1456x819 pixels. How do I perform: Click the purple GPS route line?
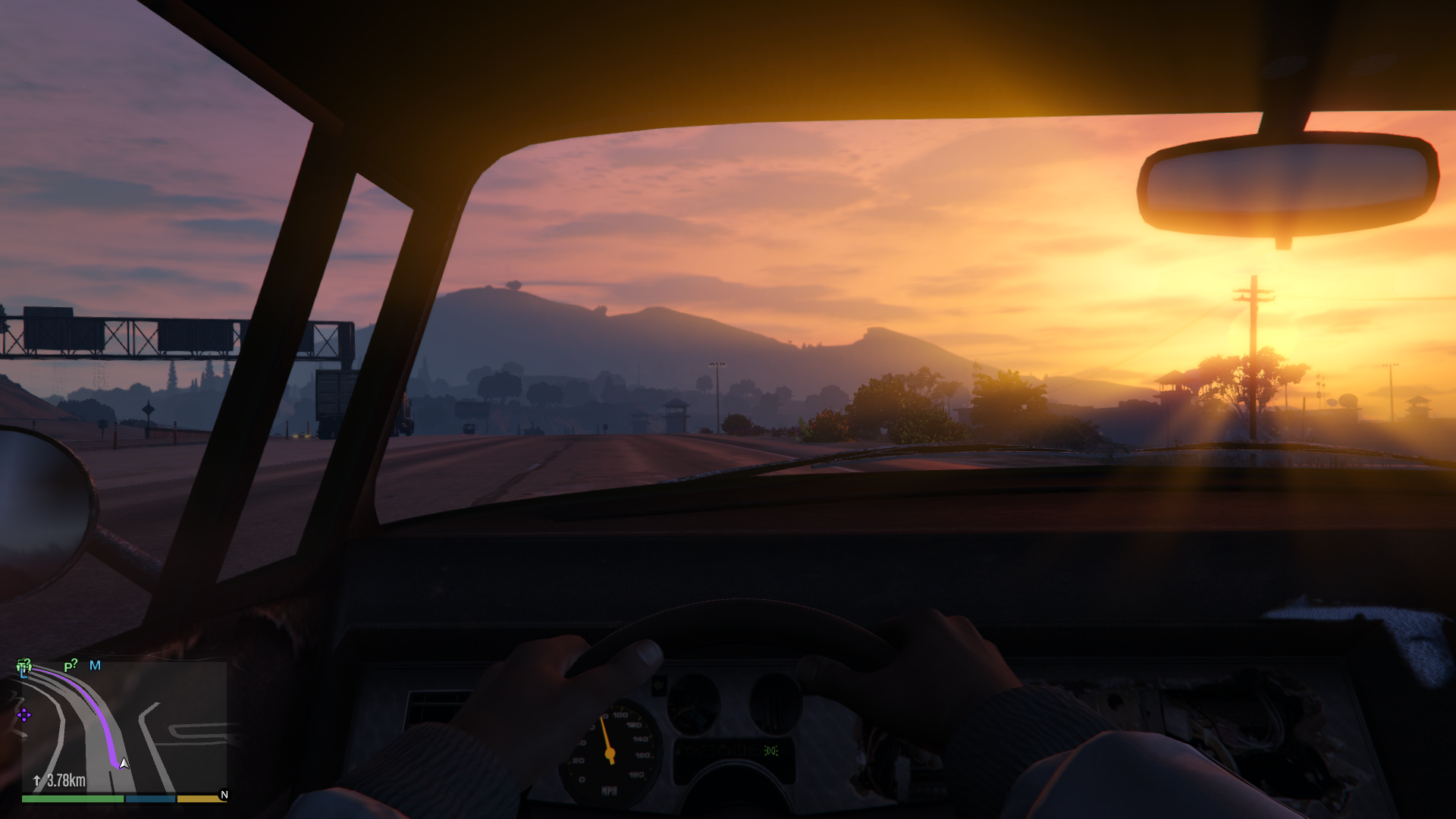[99, 711]
